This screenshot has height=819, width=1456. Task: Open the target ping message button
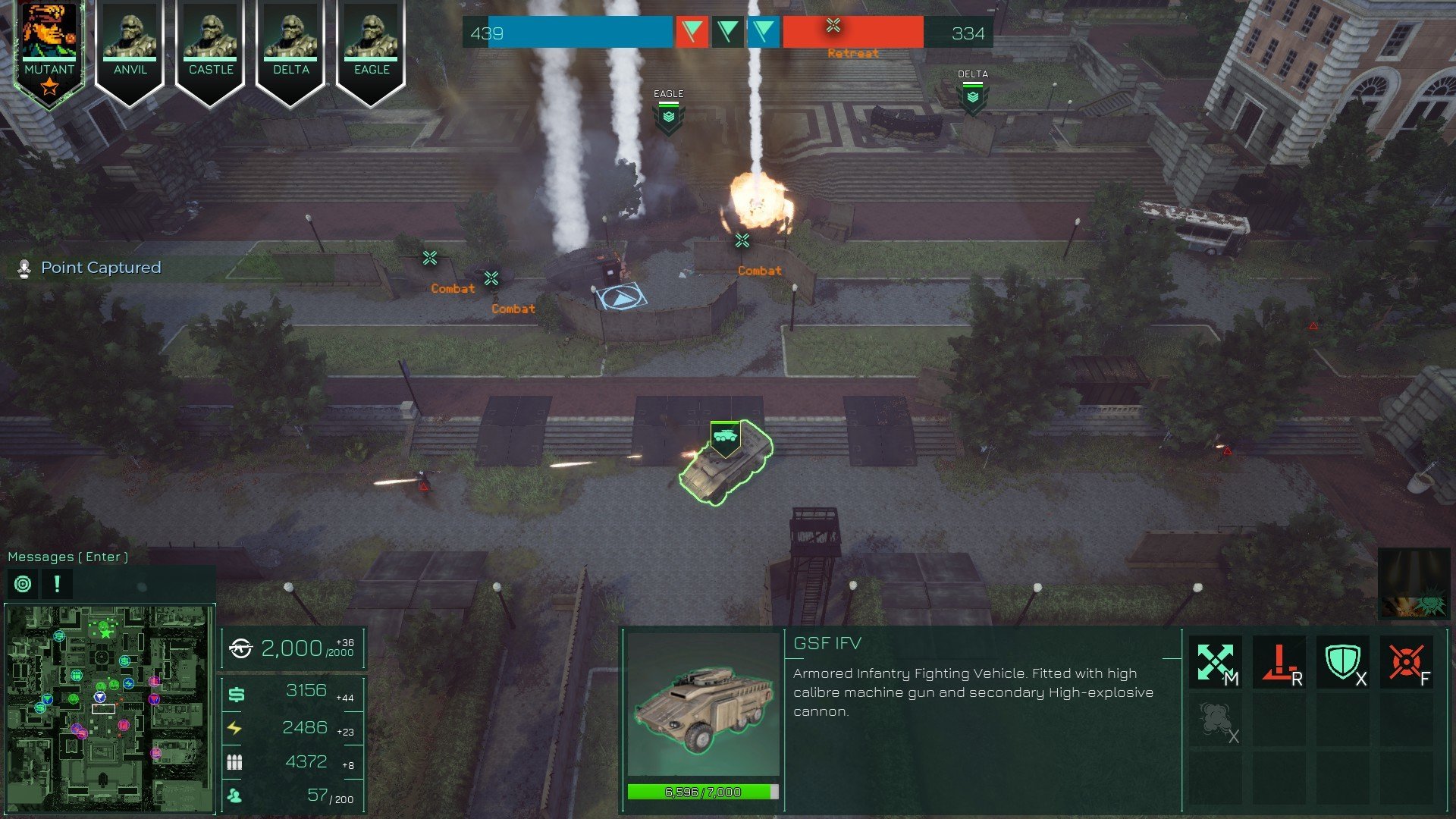coord(23,584)
